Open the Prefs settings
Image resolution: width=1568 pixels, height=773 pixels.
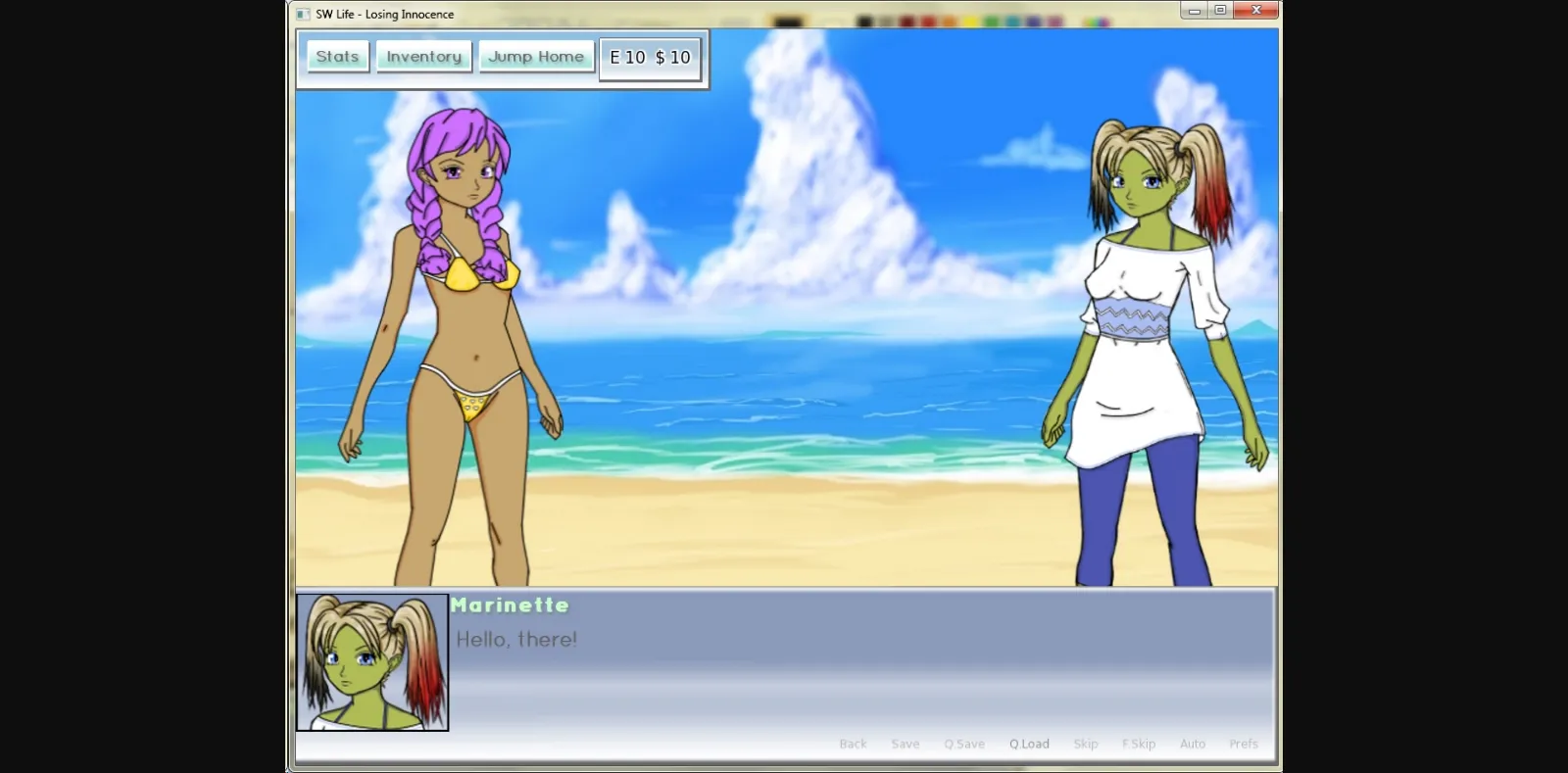click(x=1244, y=744)
